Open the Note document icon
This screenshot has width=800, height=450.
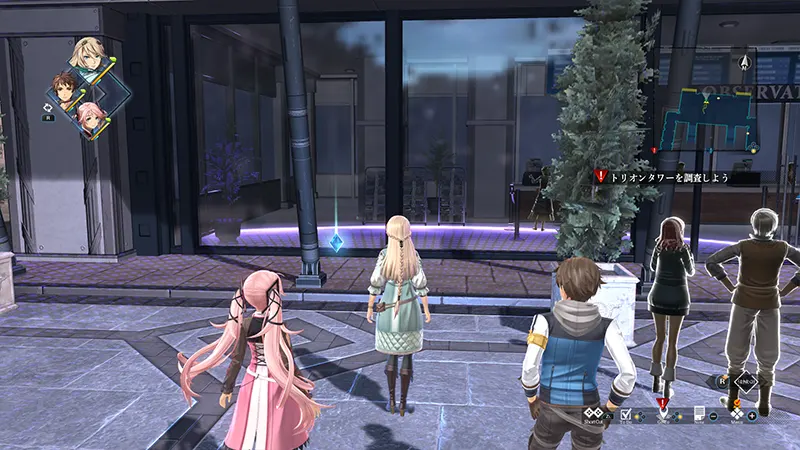coord(699,413)
